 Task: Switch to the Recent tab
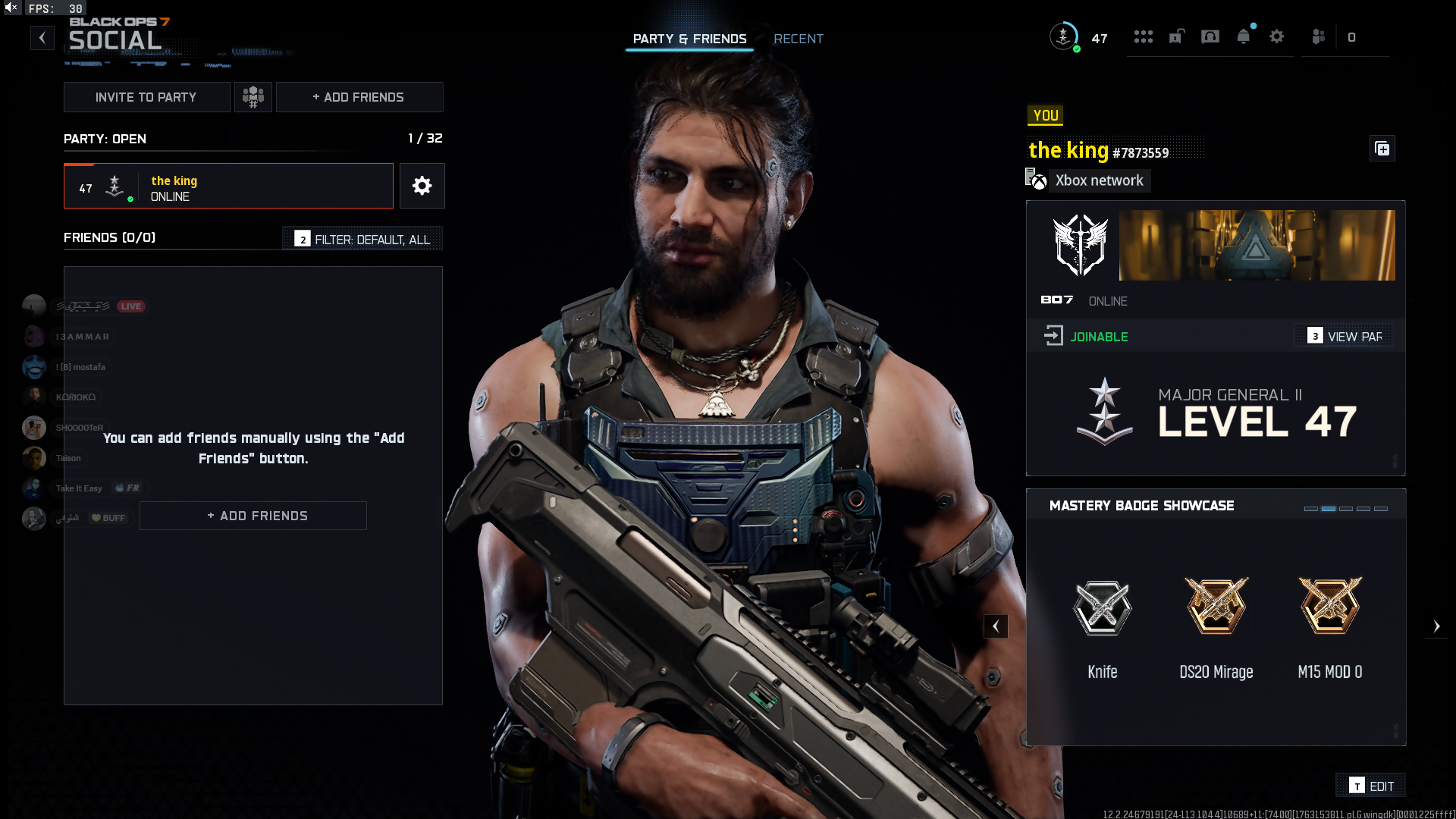point(798,39)
